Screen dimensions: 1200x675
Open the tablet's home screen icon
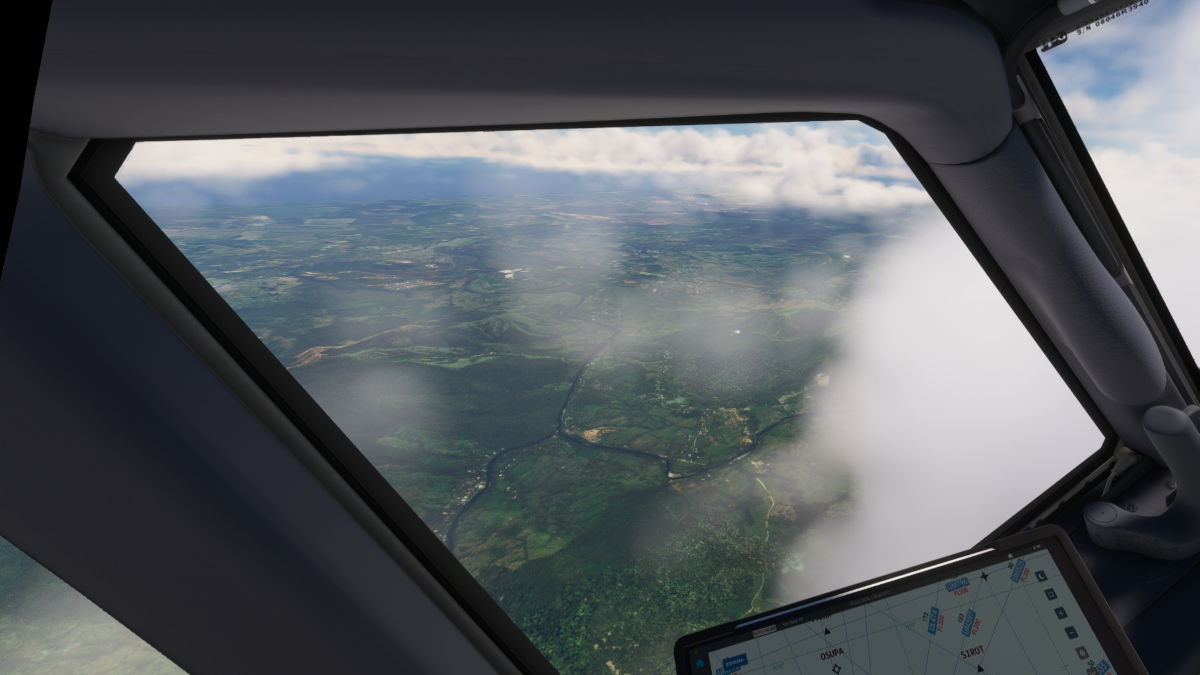tap(700, 664)
